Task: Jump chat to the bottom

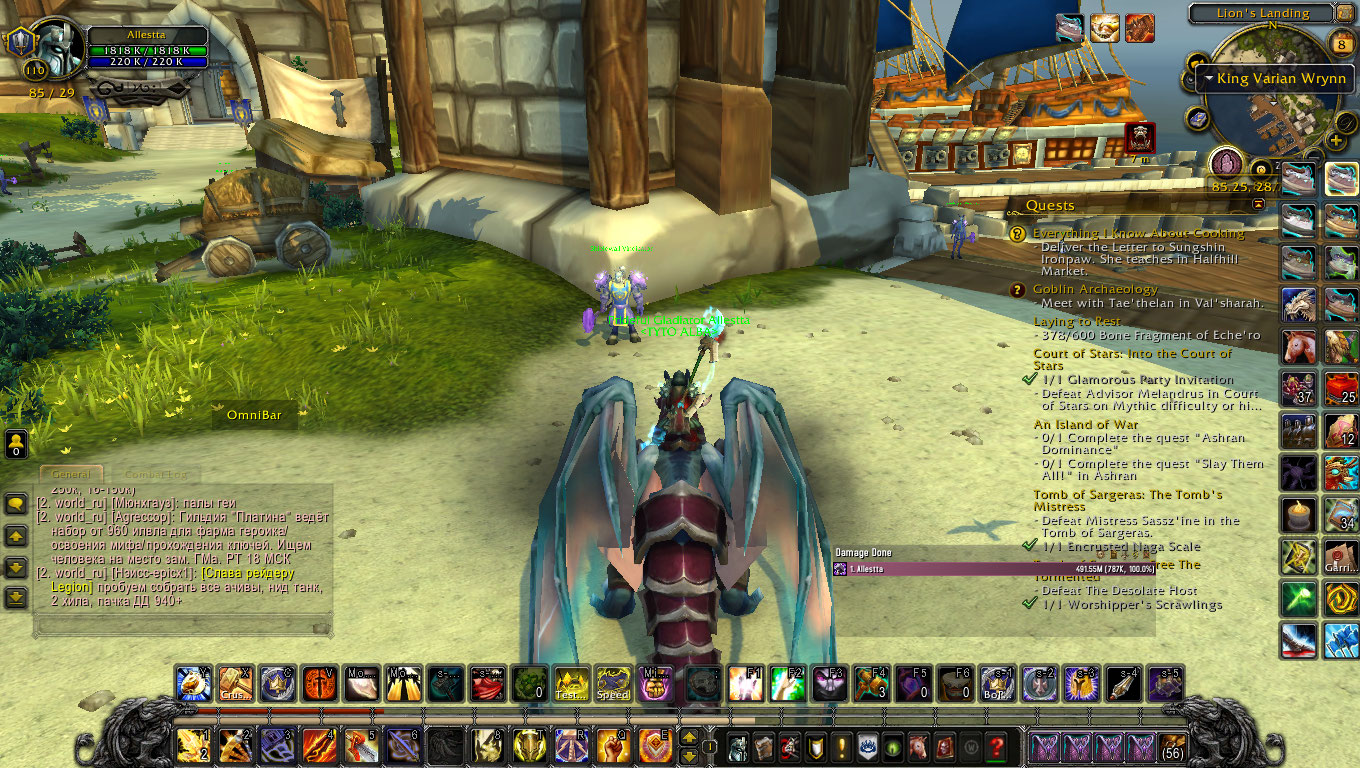Action: (x=16, y=598)
